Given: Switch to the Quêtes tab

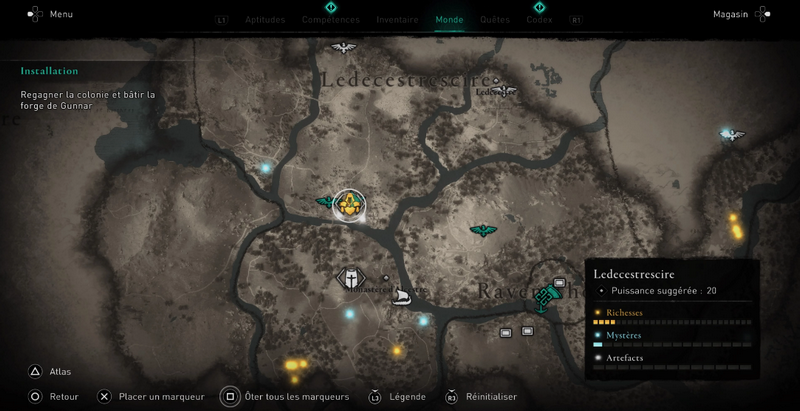Looking at the screenshot, I should pyautogui.click(x=494, y=19).
